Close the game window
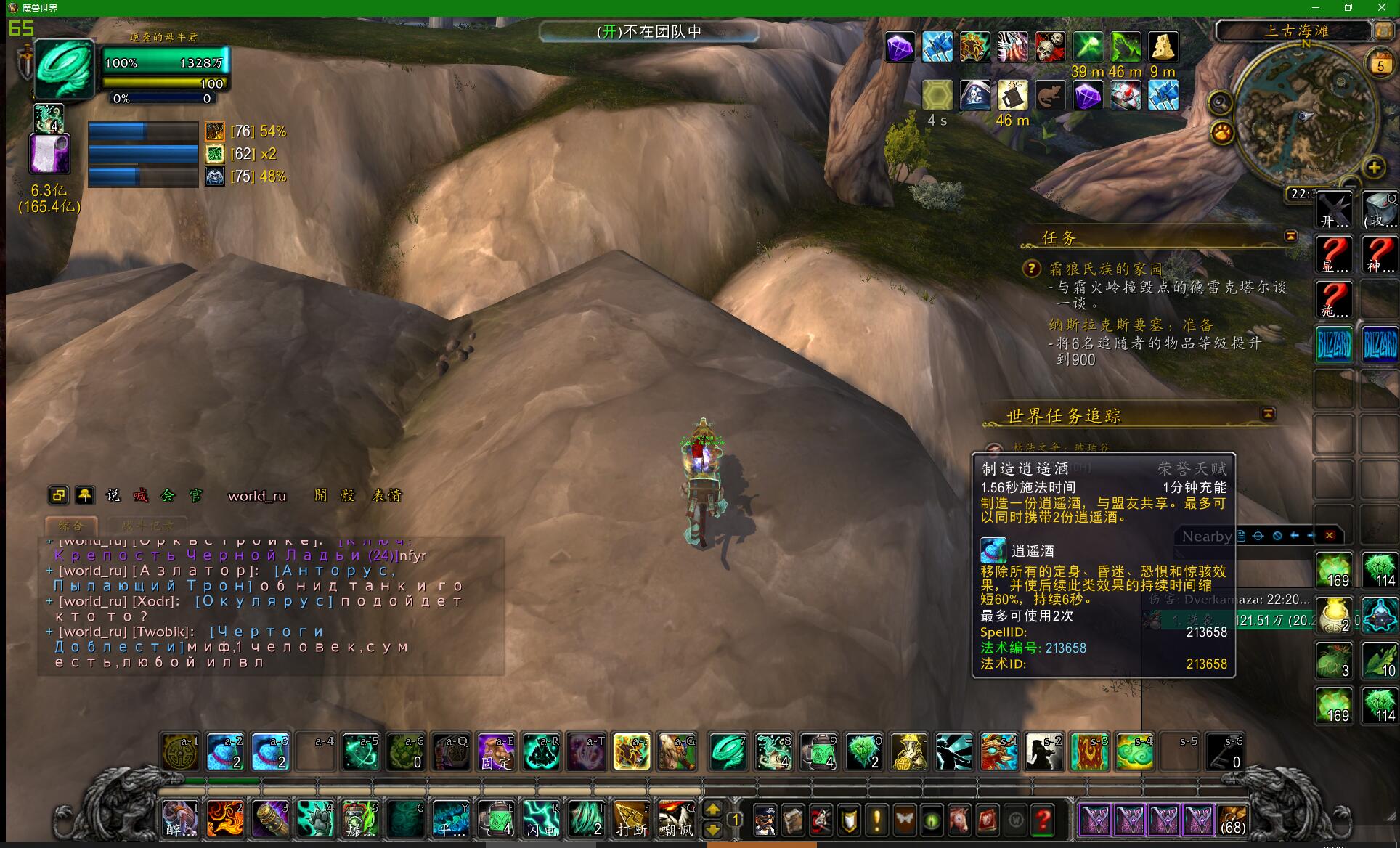Screen dimensions: 1400x848 tap(1382, 7)
